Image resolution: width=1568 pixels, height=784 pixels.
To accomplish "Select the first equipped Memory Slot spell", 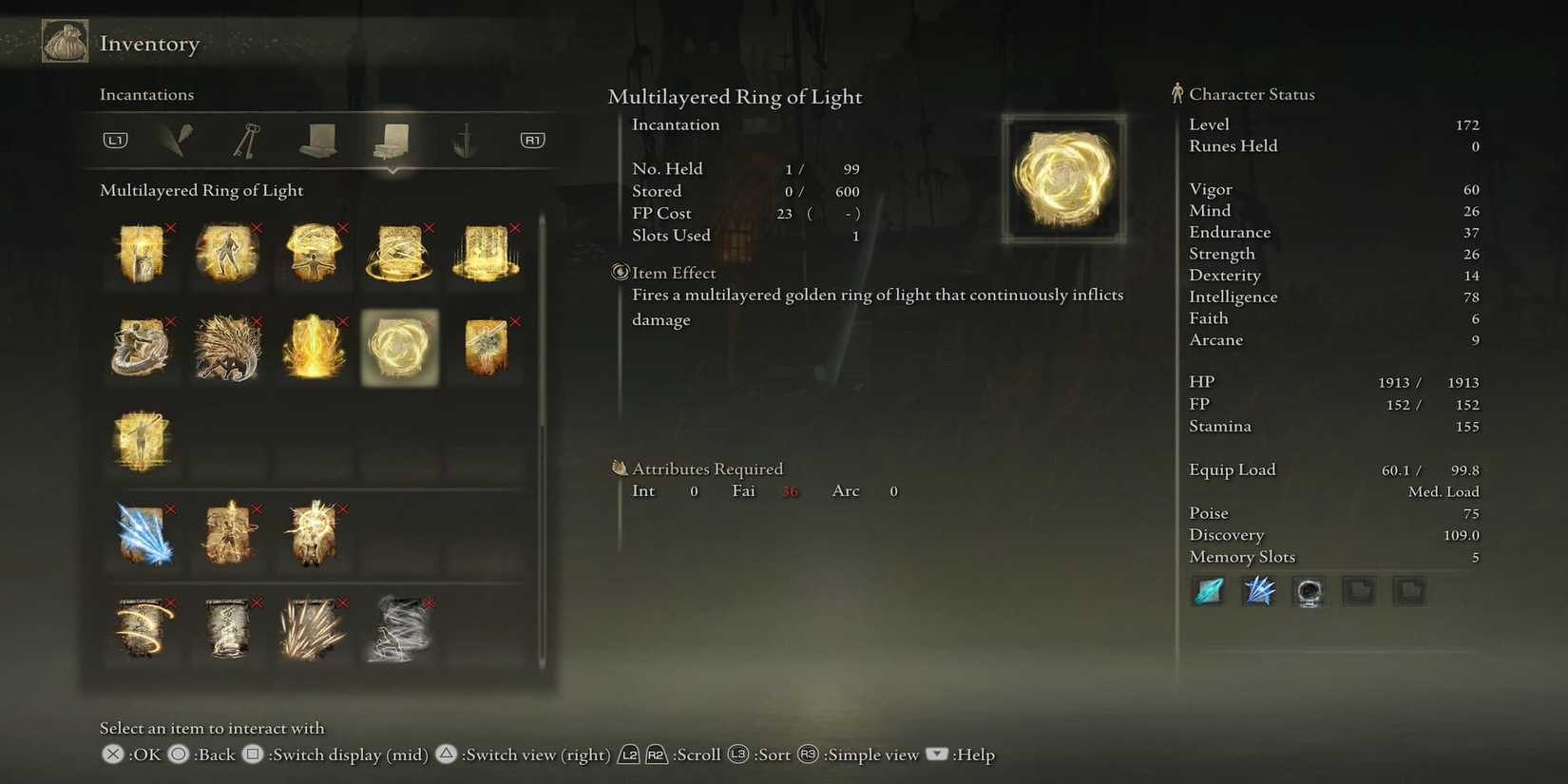I will click(x=1208, y=590).
